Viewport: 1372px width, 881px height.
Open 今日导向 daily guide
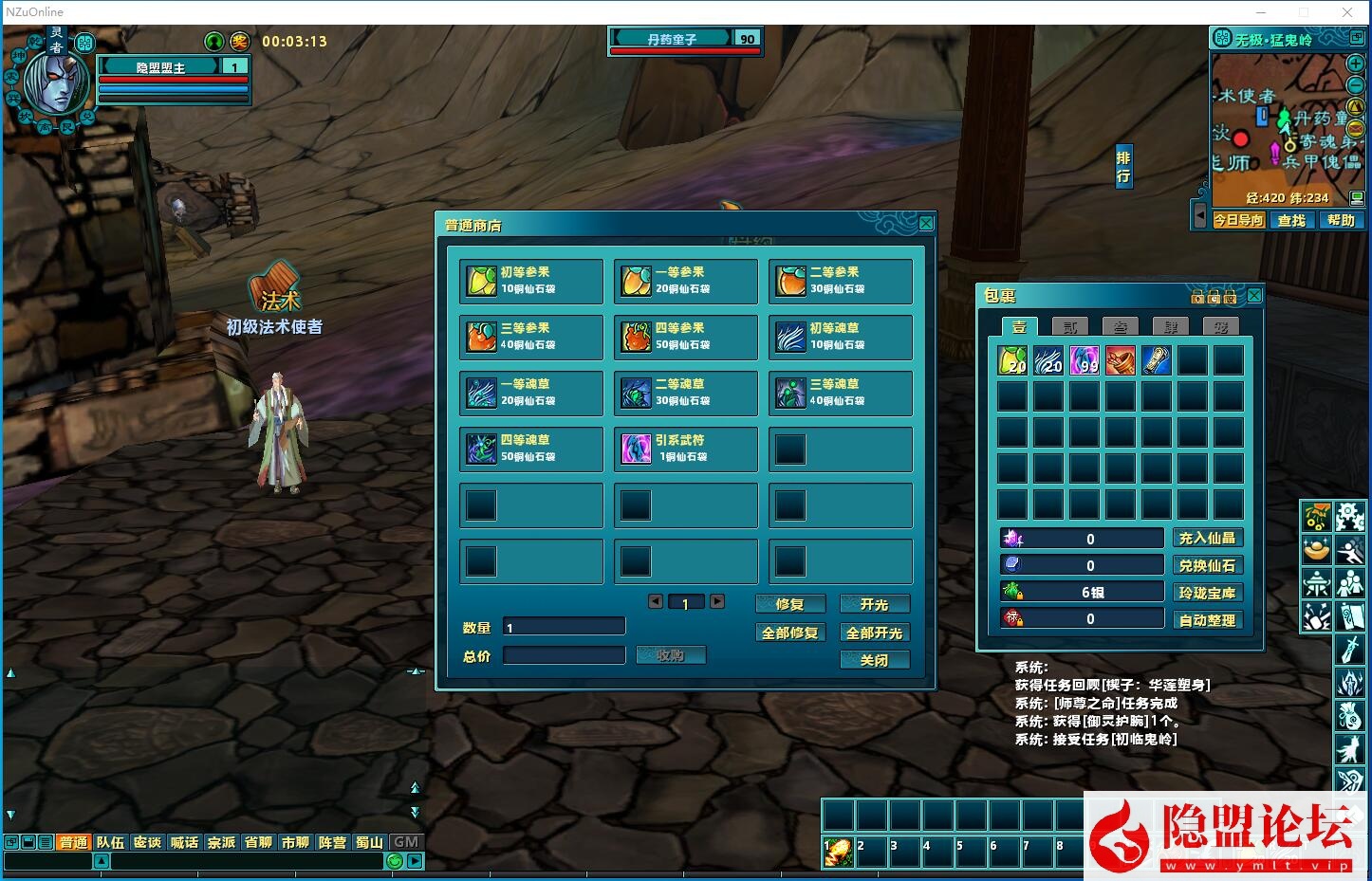(1239, 220)
